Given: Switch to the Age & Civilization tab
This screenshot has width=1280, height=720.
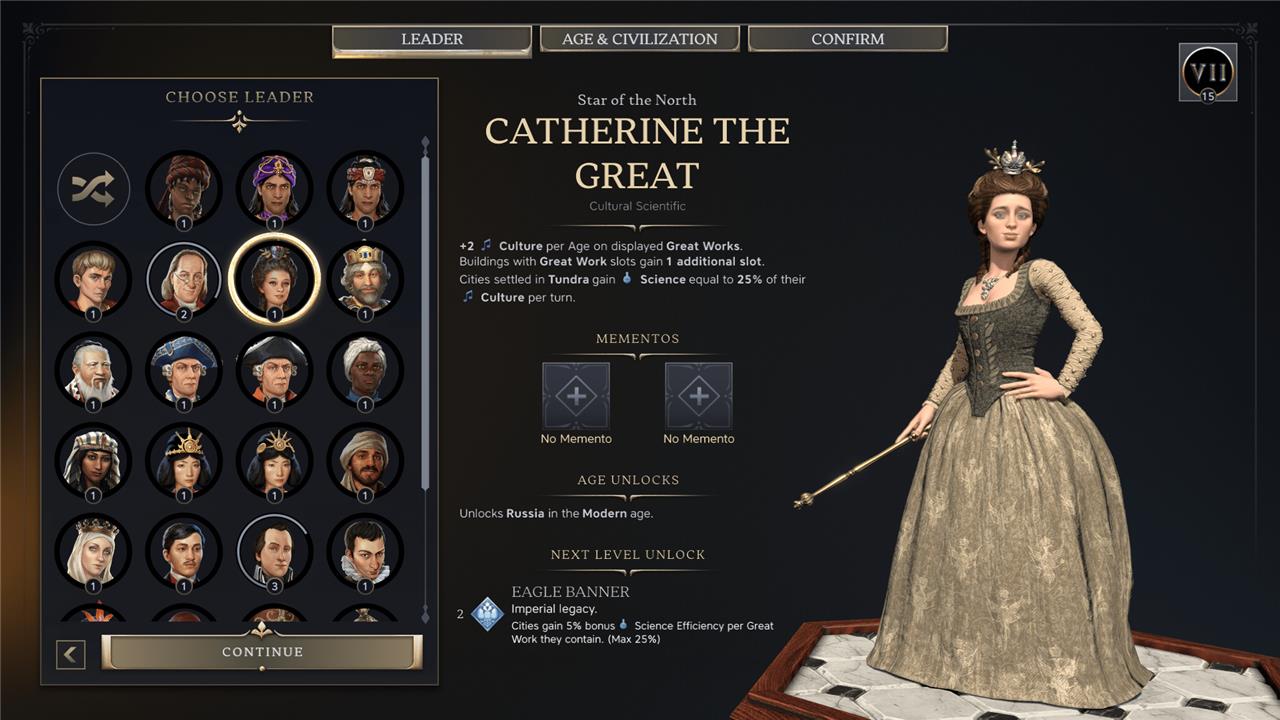Looking at the screenshot, I should (639, 39).
